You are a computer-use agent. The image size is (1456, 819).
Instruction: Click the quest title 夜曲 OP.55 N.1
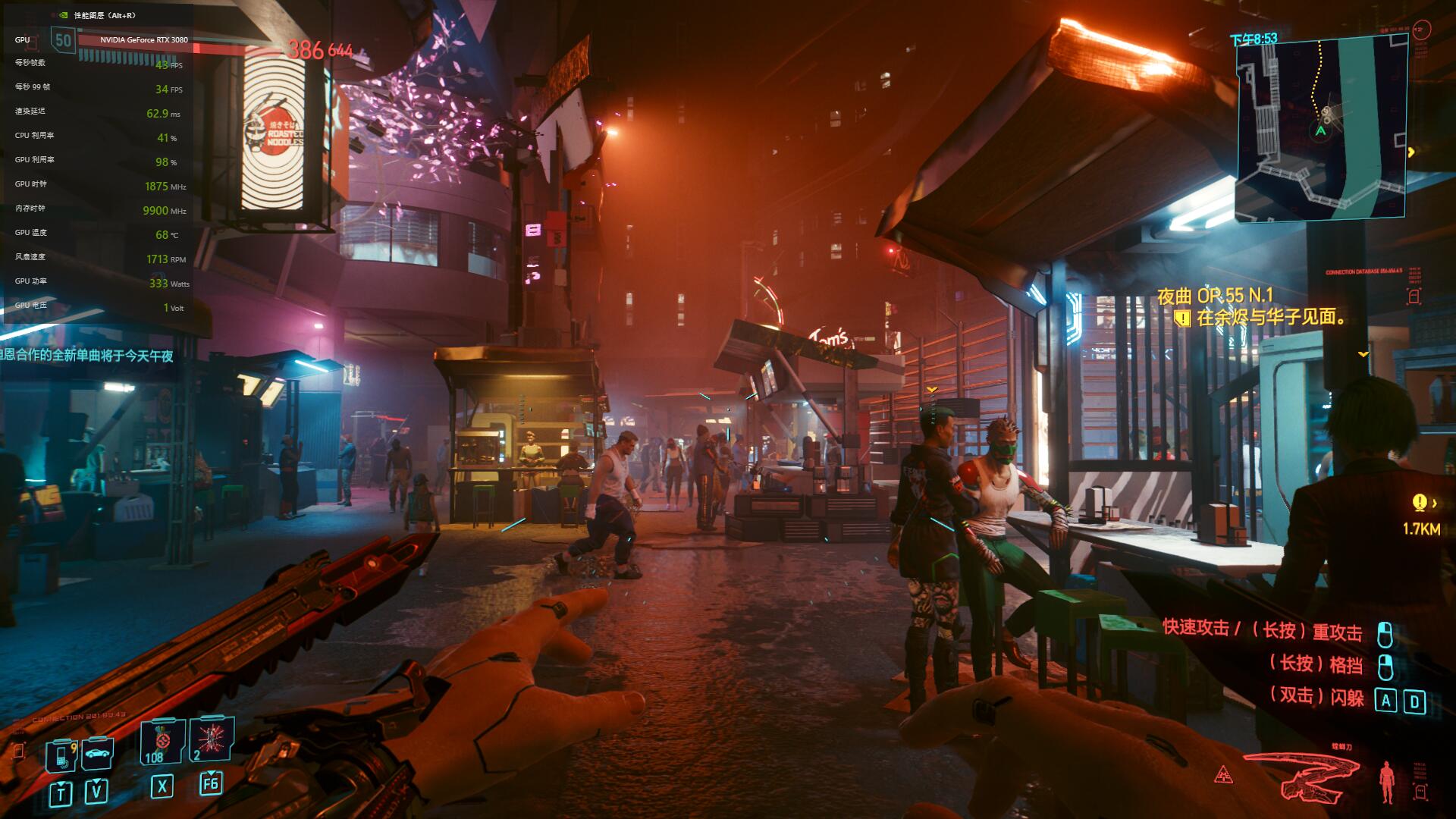[x=1215, y=295]
